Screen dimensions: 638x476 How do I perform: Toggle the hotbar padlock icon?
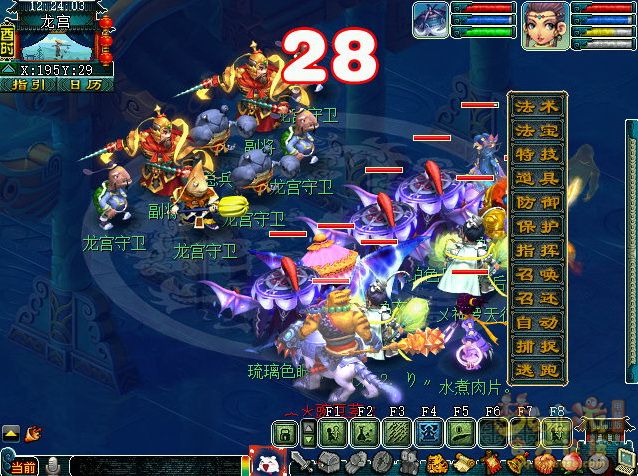coord(285,433)
